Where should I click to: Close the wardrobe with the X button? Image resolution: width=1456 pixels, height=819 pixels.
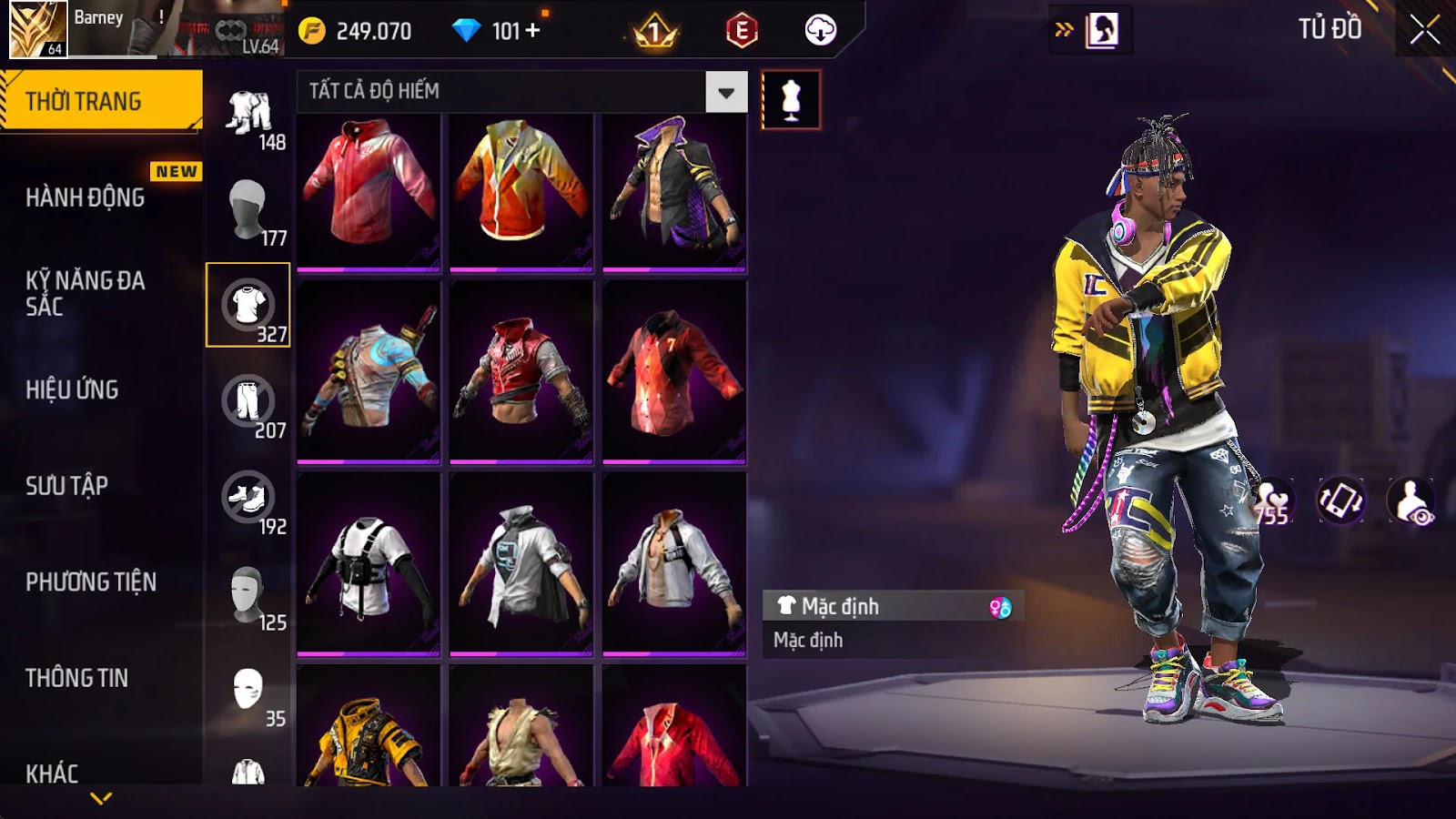click(x=1424, y=30)
